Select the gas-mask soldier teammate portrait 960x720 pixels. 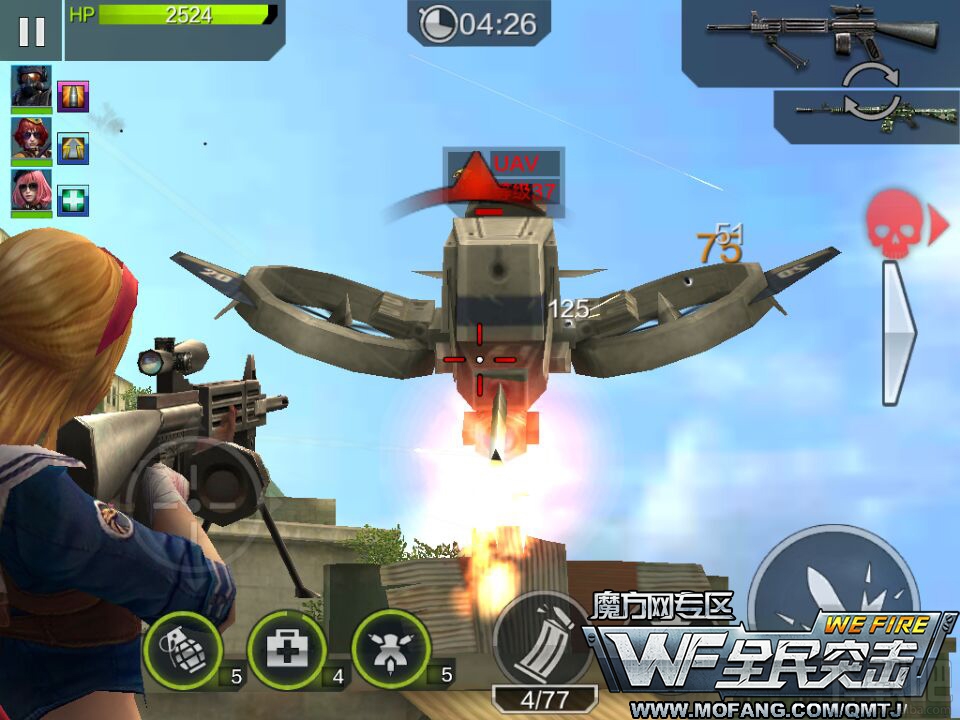(x=32, y=88)
